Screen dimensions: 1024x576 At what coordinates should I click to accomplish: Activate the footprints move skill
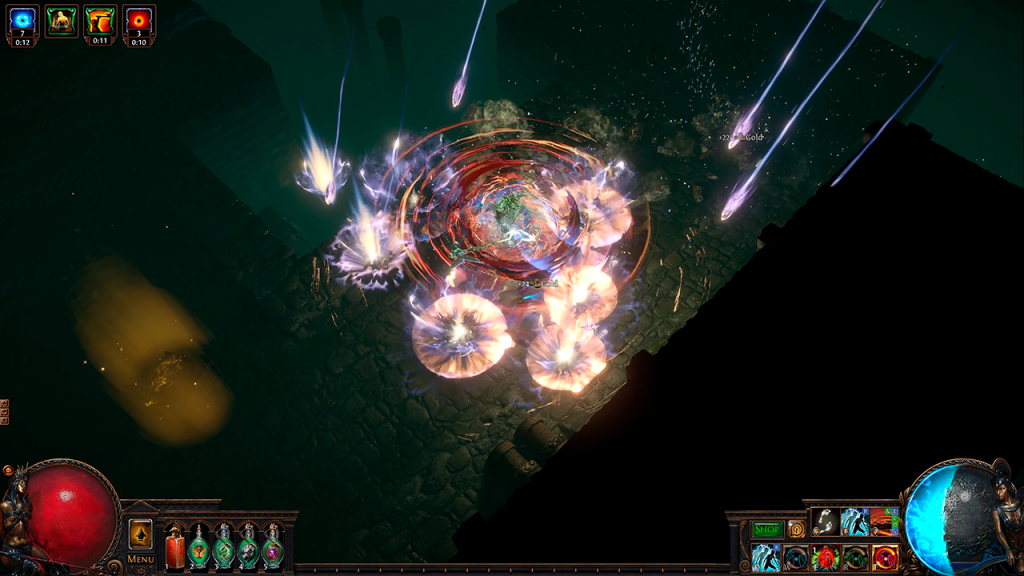(x=825, y=520)
